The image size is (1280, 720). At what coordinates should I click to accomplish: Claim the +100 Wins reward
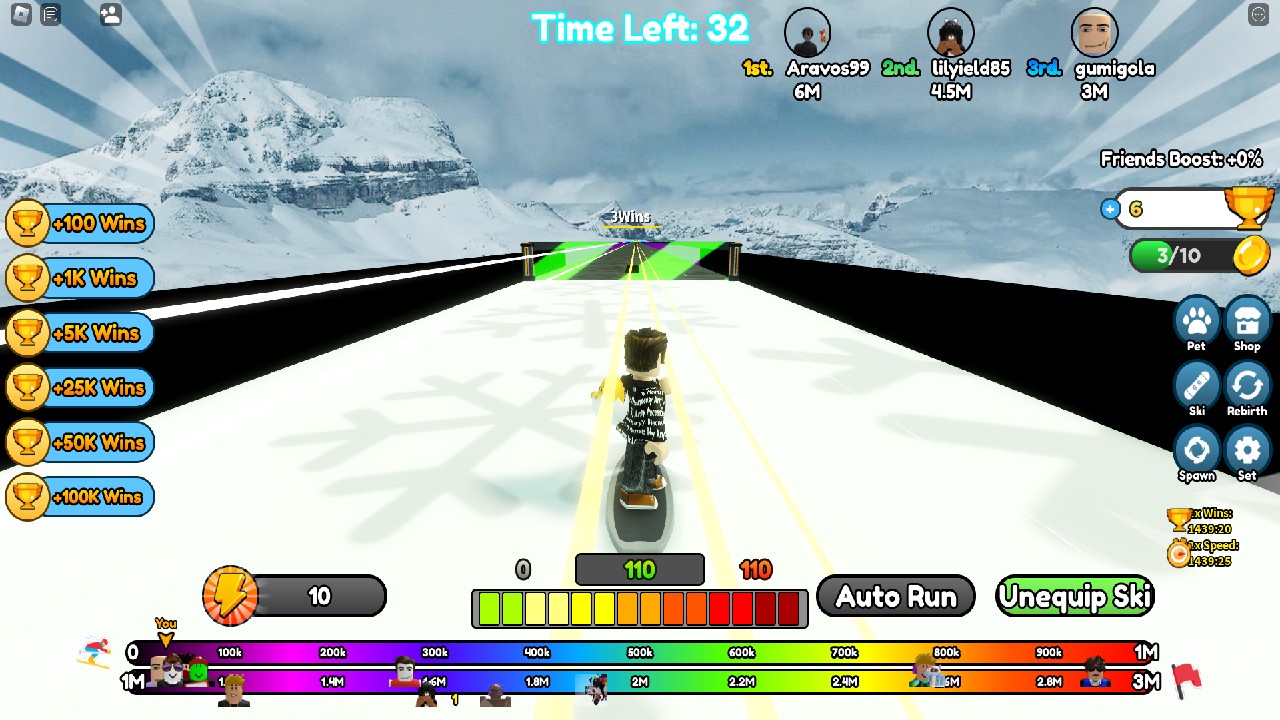click(x=80, y=224)
